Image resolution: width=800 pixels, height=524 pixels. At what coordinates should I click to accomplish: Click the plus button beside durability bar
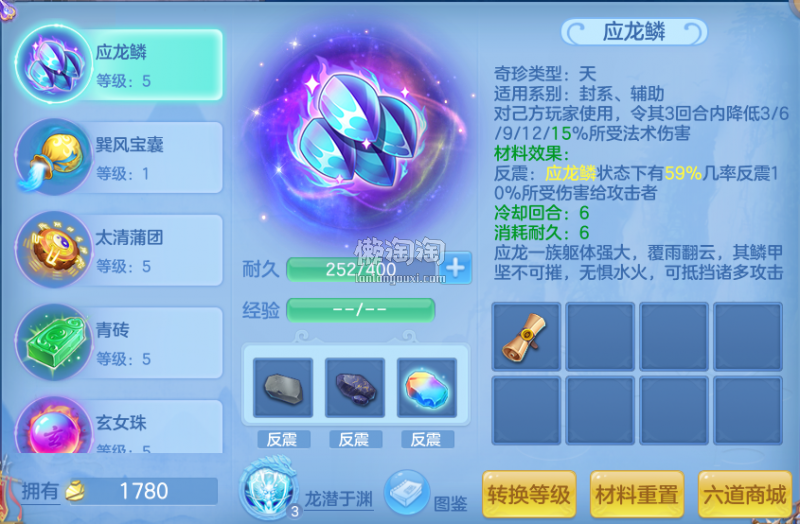[456, 268]
